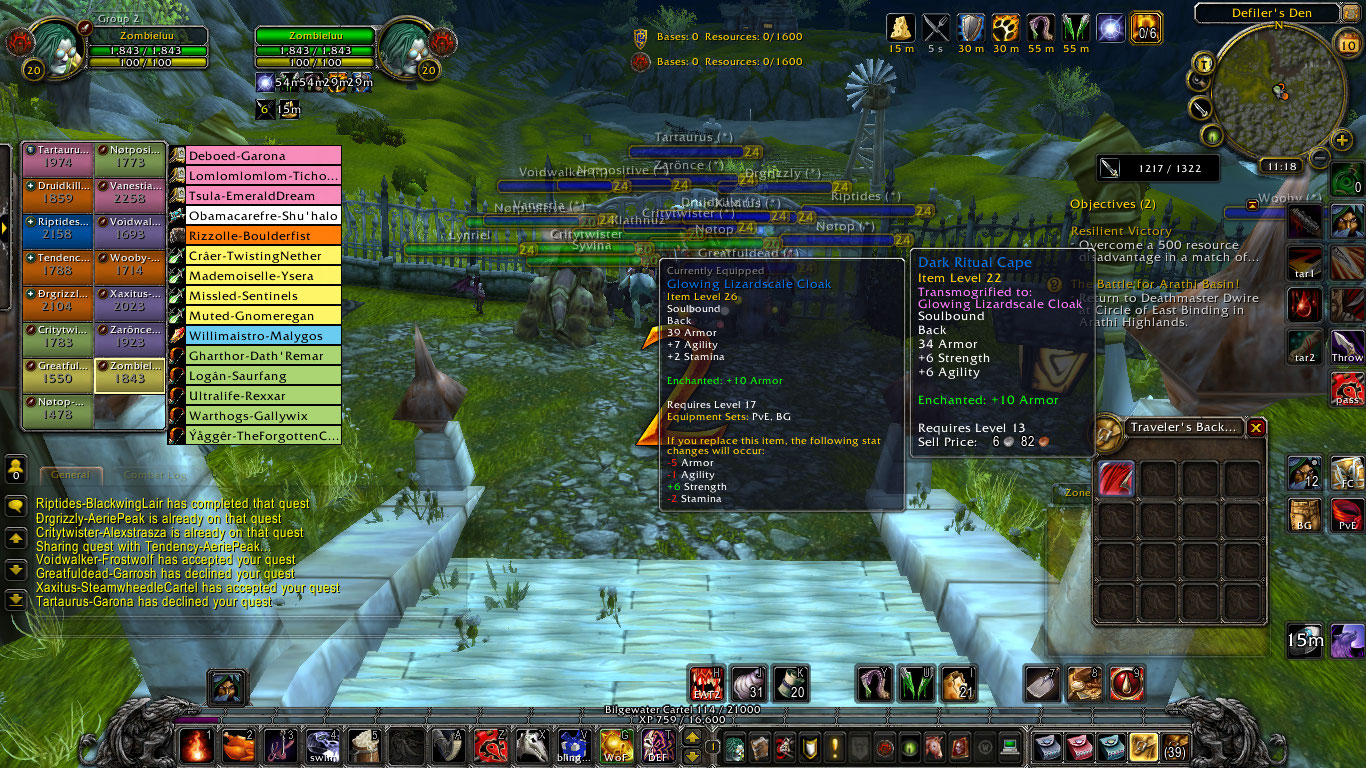Click the minimap zoom-out minus button
Viewport: 1366px width, 768px height.
[x=1320, y=157]
